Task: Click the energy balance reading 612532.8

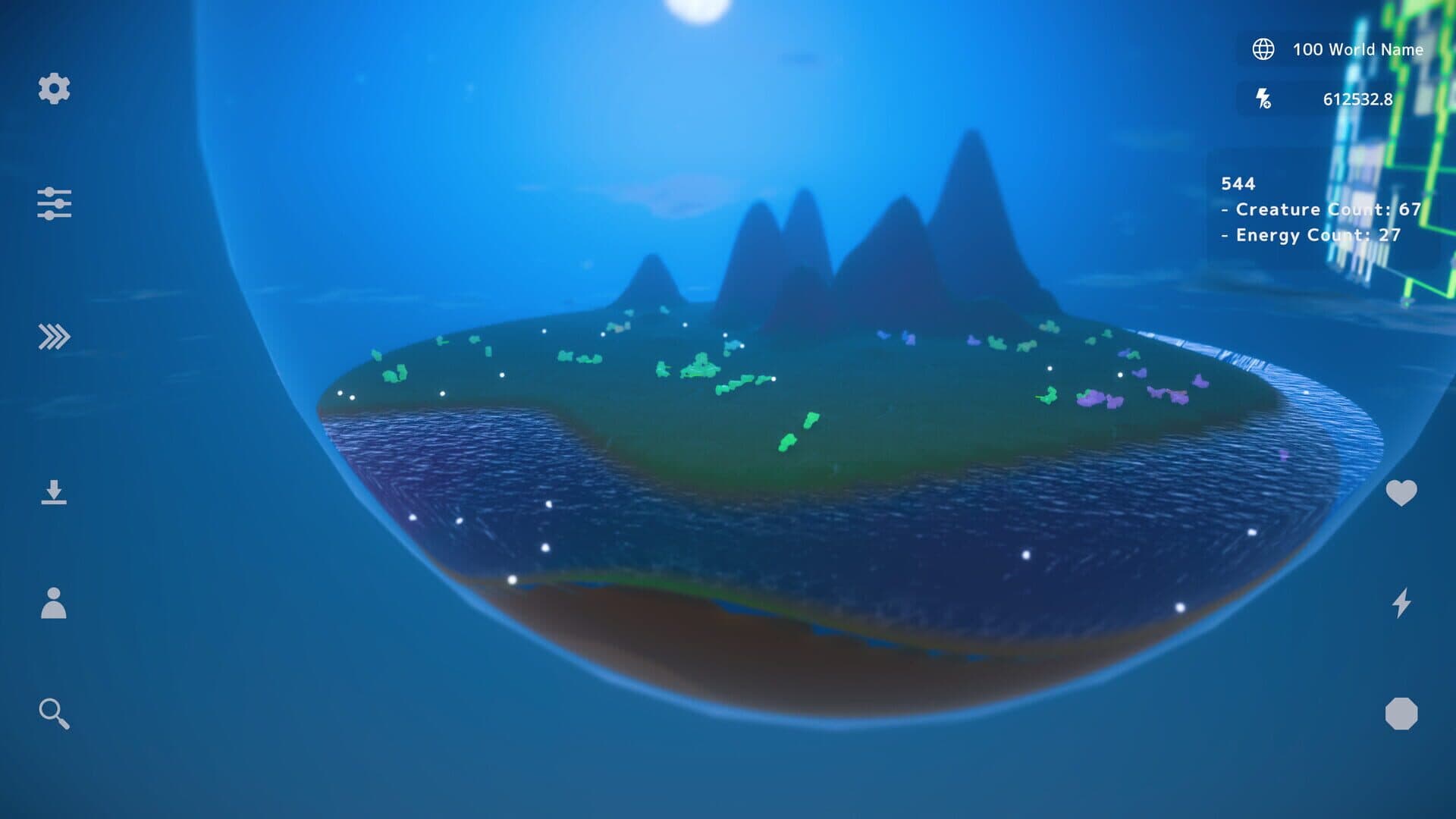Action: point(1357,99)
